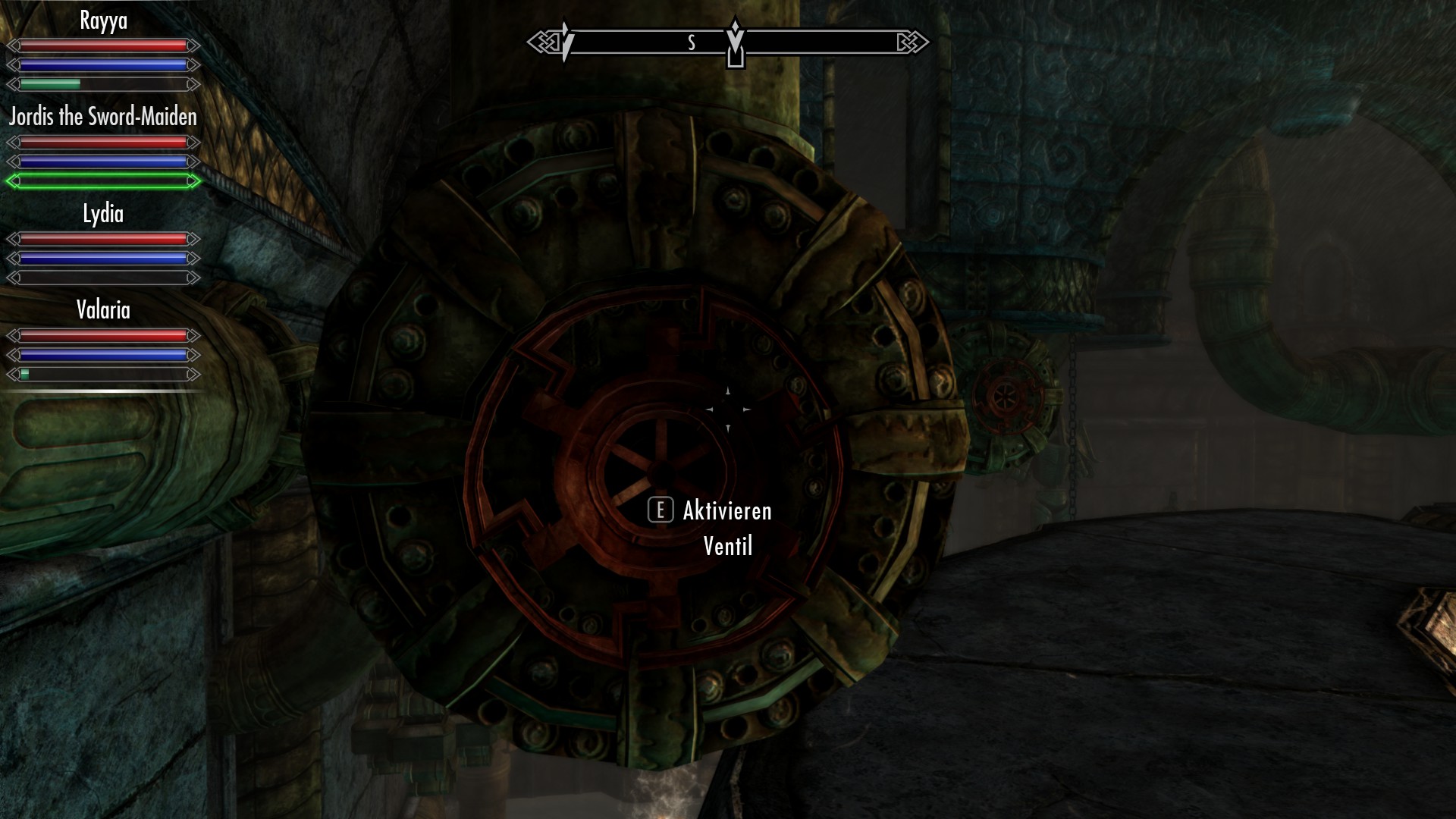Toggle Valaria's follower entry
Viewport: 1456px width, 819px height.
[102, 310]
